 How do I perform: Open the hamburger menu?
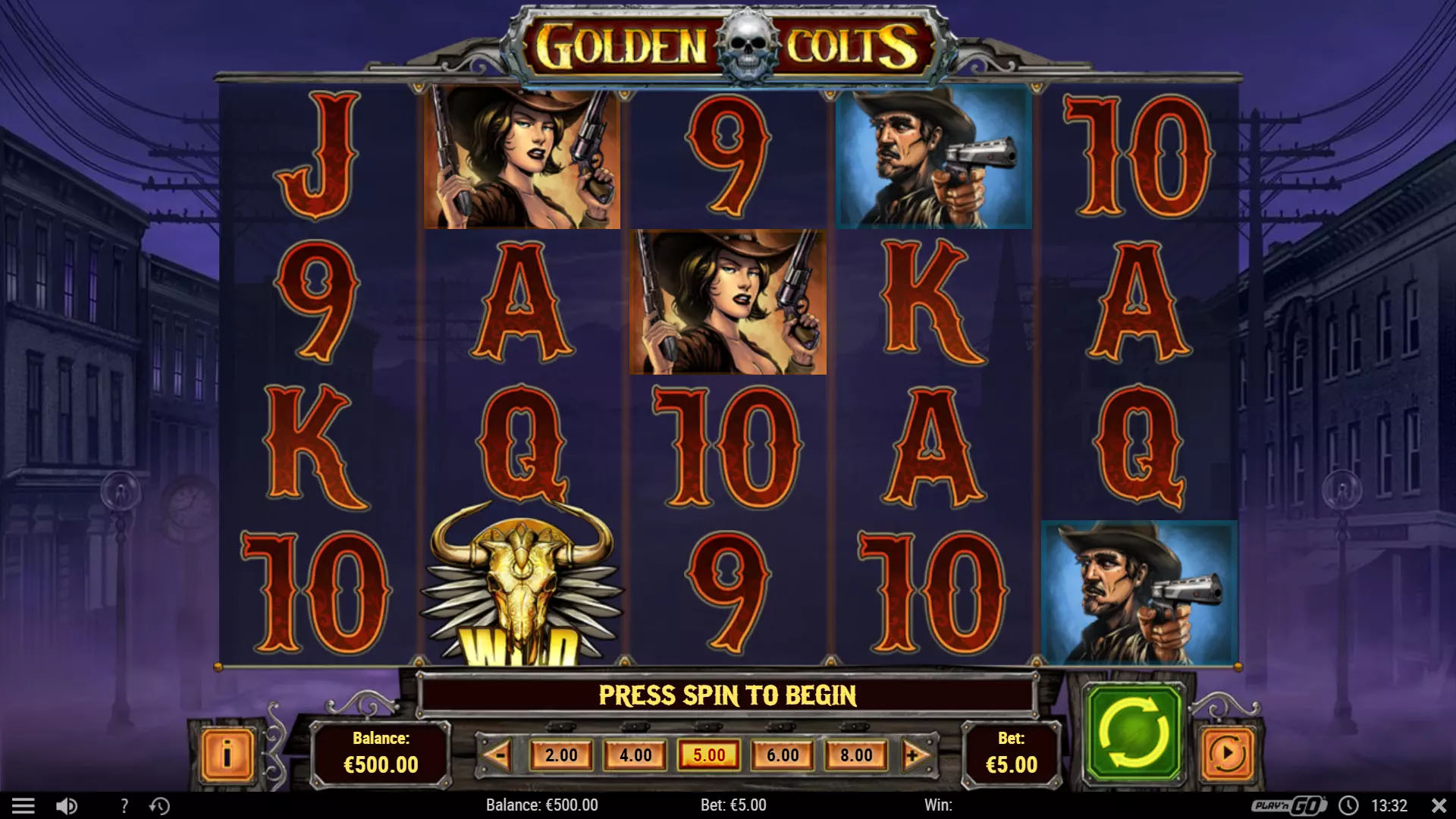click(x=24, y=805)
